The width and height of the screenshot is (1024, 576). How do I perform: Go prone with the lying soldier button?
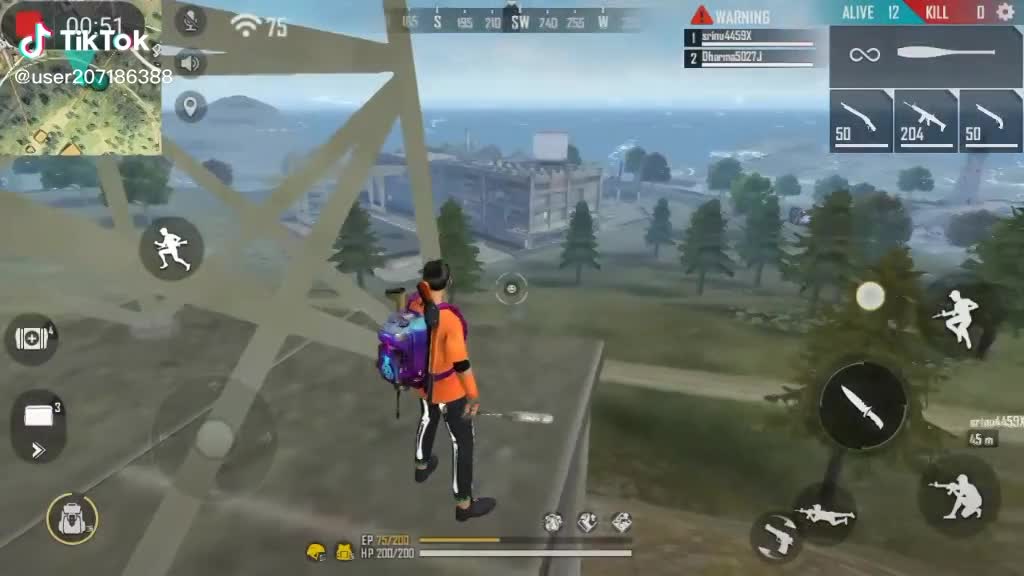point(826,514)
